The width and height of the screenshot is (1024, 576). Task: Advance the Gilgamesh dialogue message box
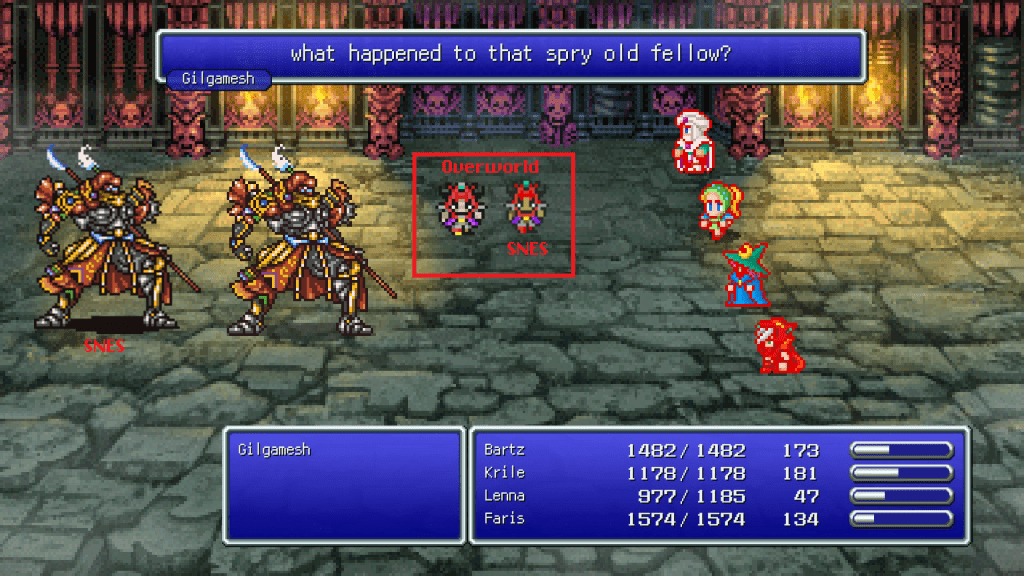tap(510, 54)
